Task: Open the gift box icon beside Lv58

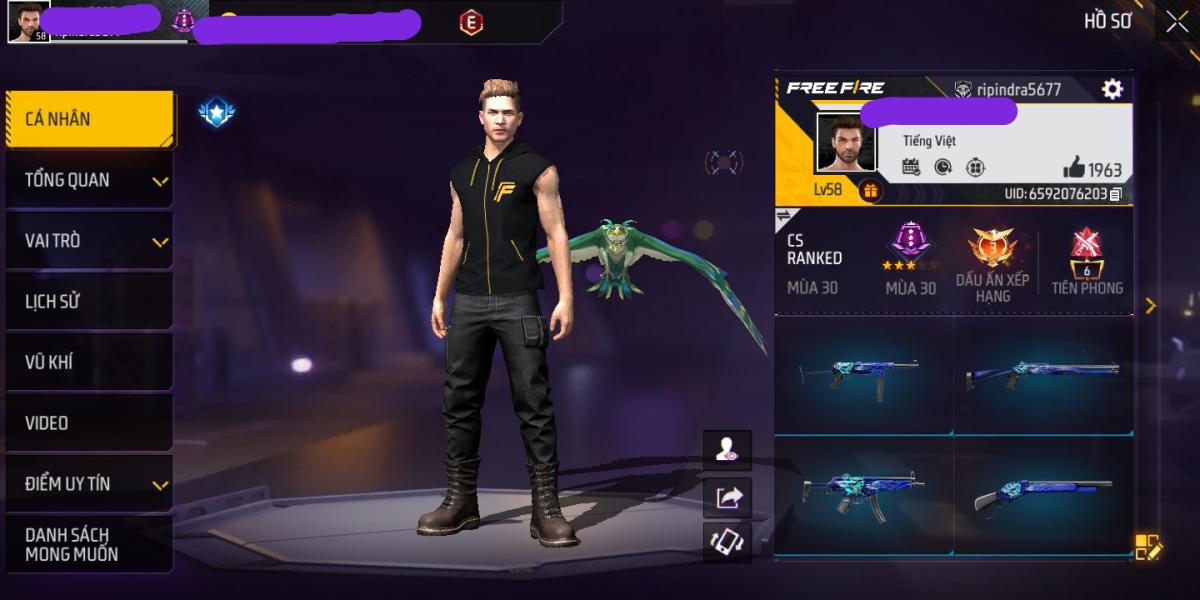Action: (870, 190)
